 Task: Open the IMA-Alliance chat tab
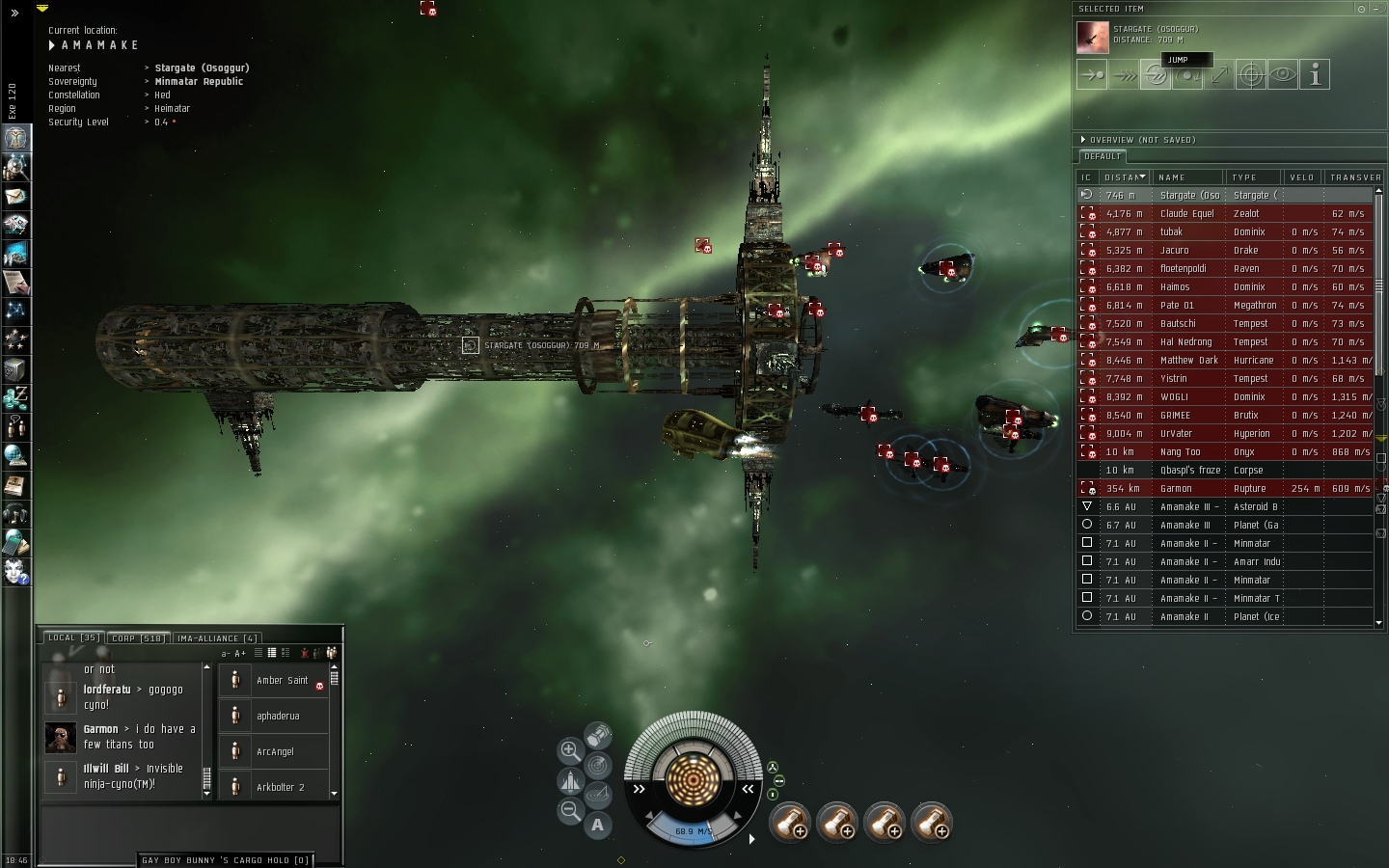coord(217,638)
